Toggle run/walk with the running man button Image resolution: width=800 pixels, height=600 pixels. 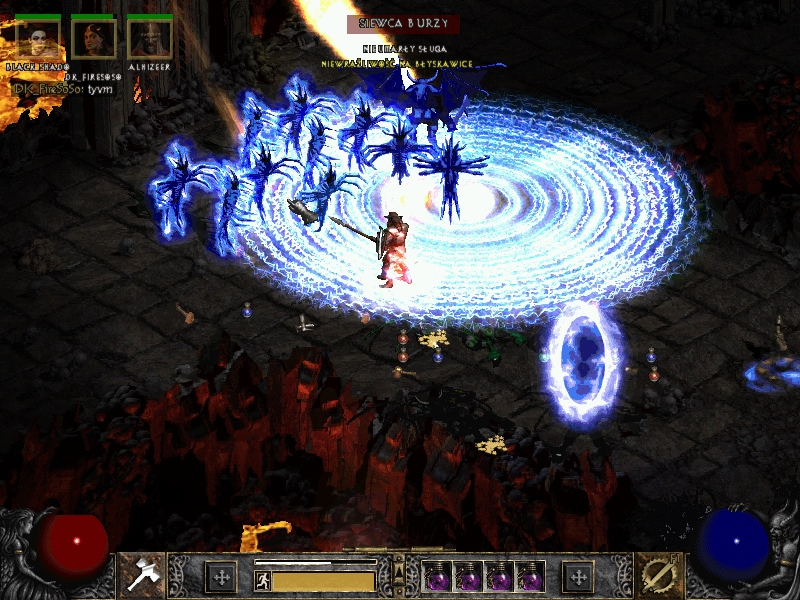coord(260,579)
